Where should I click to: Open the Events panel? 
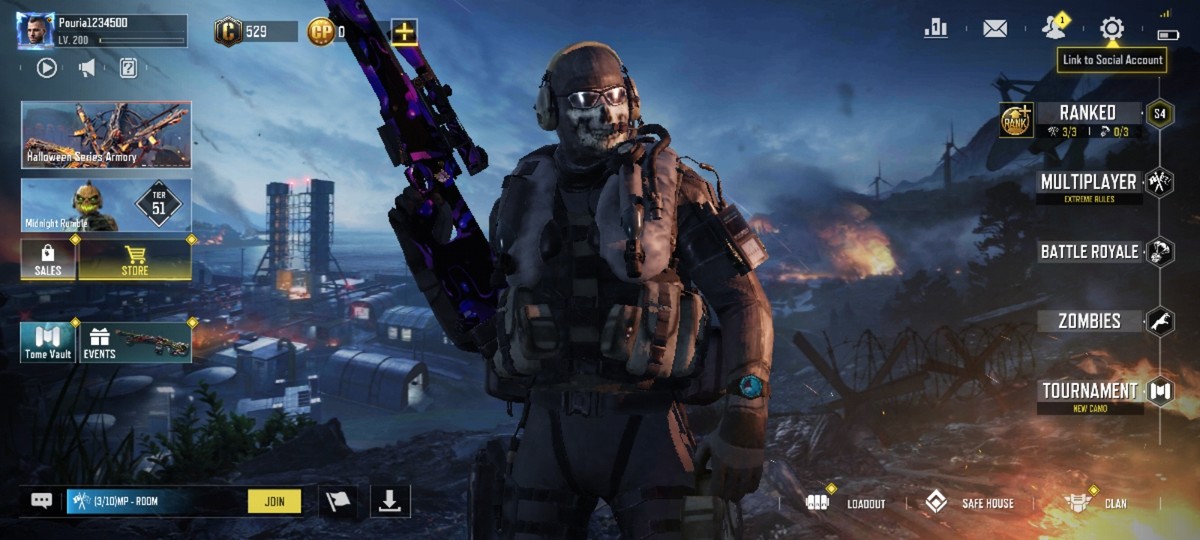tap(135, 342)
